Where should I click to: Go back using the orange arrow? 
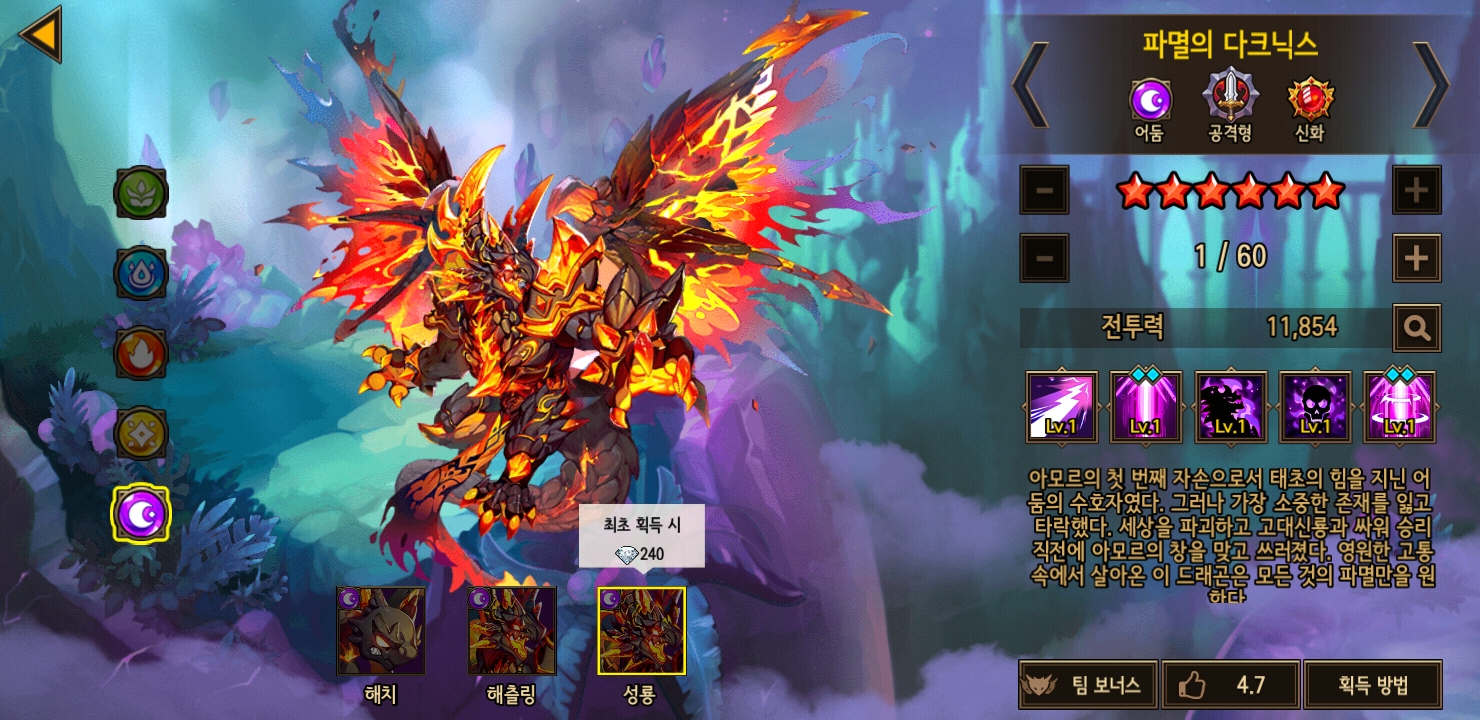point(41,34)
